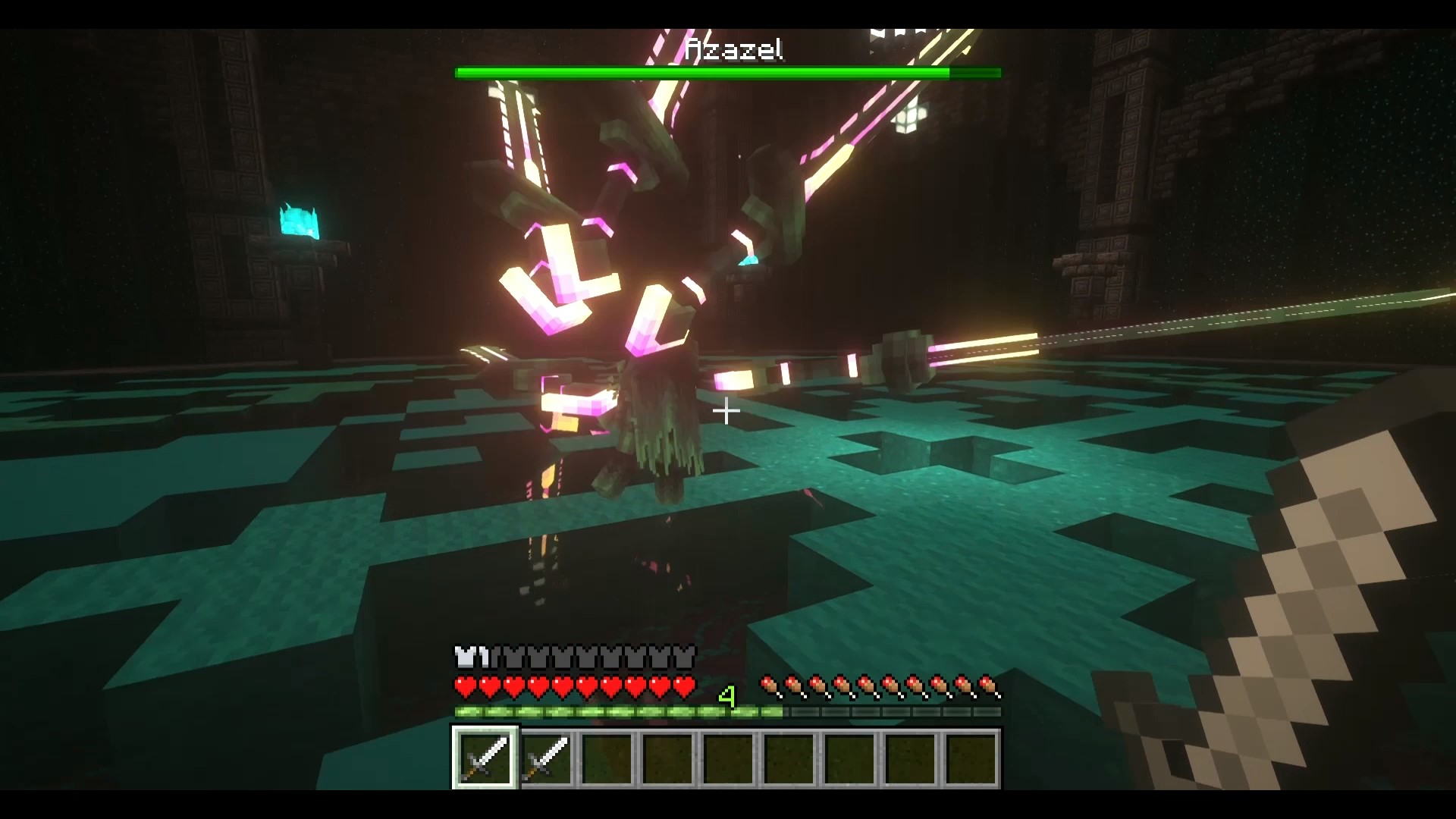Click the first hunger drumstick icon
Image resolution: width=1456 pixels, height=819 pixels.
(770, 685)
